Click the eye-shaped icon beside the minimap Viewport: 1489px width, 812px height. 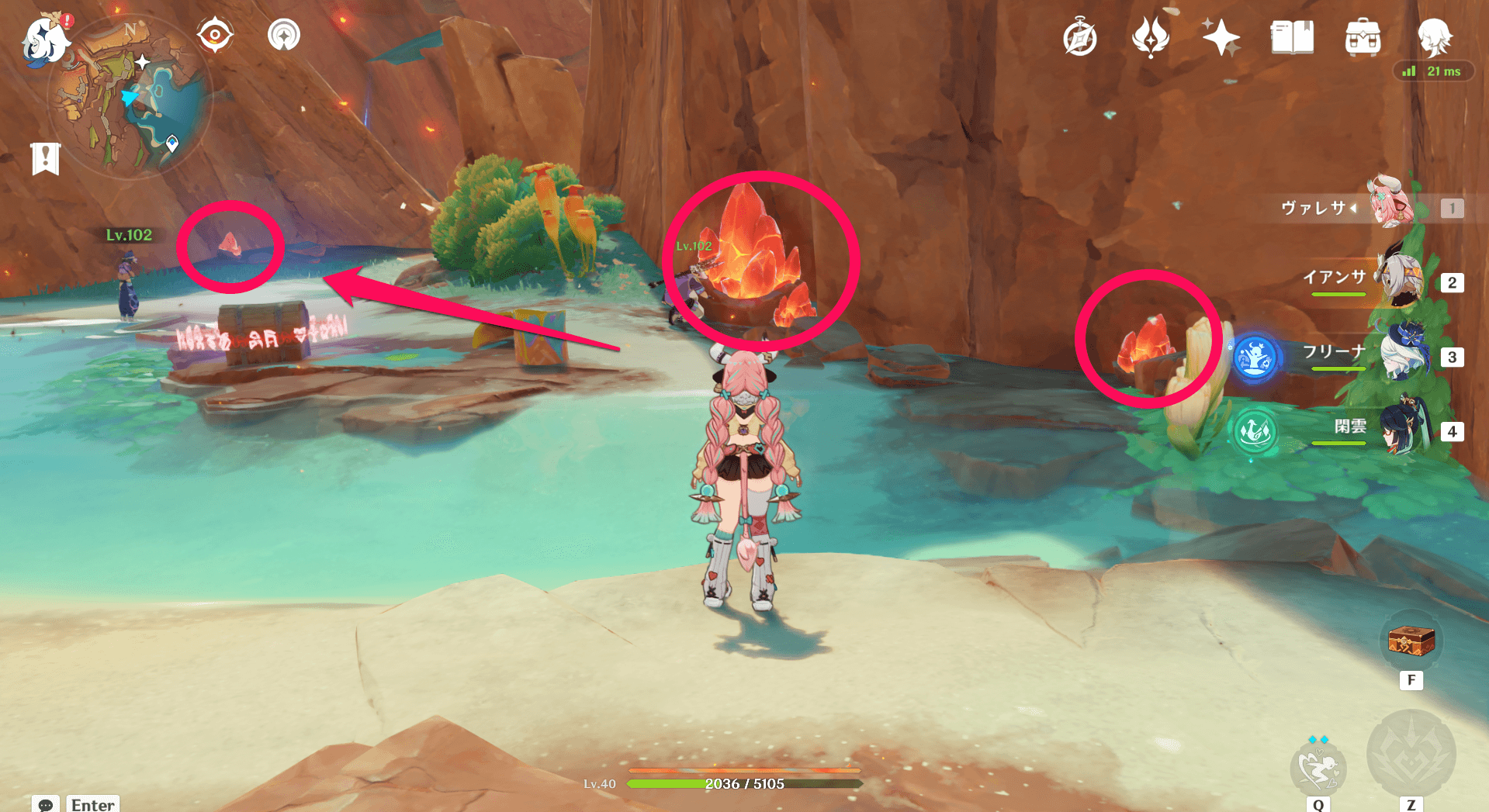pyautogui.click(x=215, y=36)
